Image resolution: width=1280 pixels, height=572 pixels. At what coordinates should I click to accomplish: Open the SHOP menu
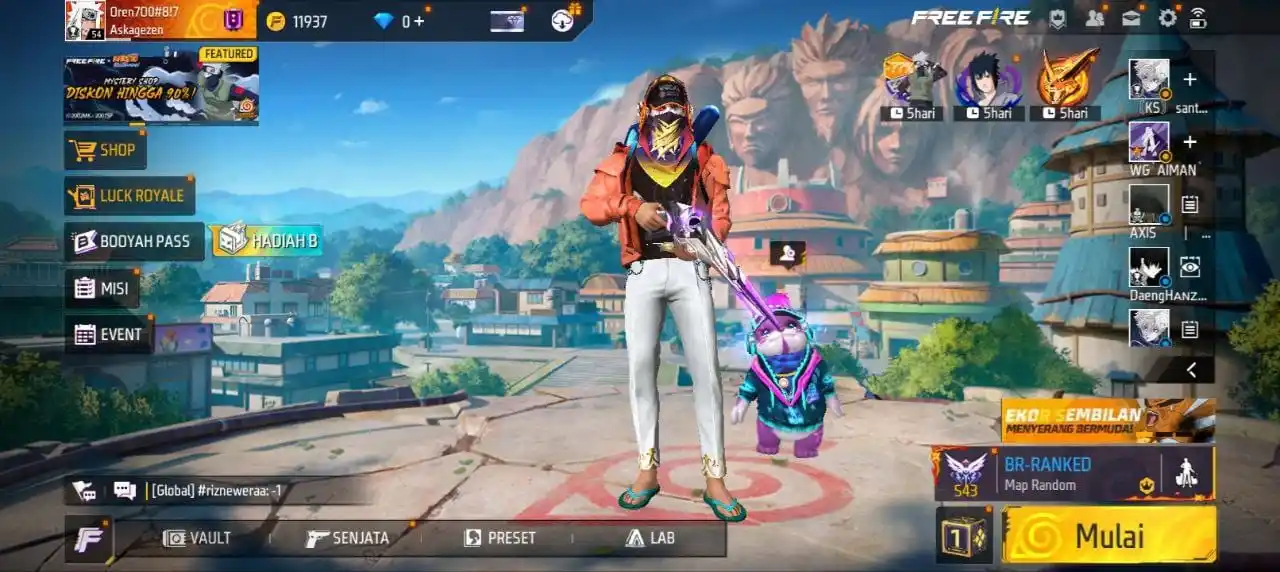106,150
